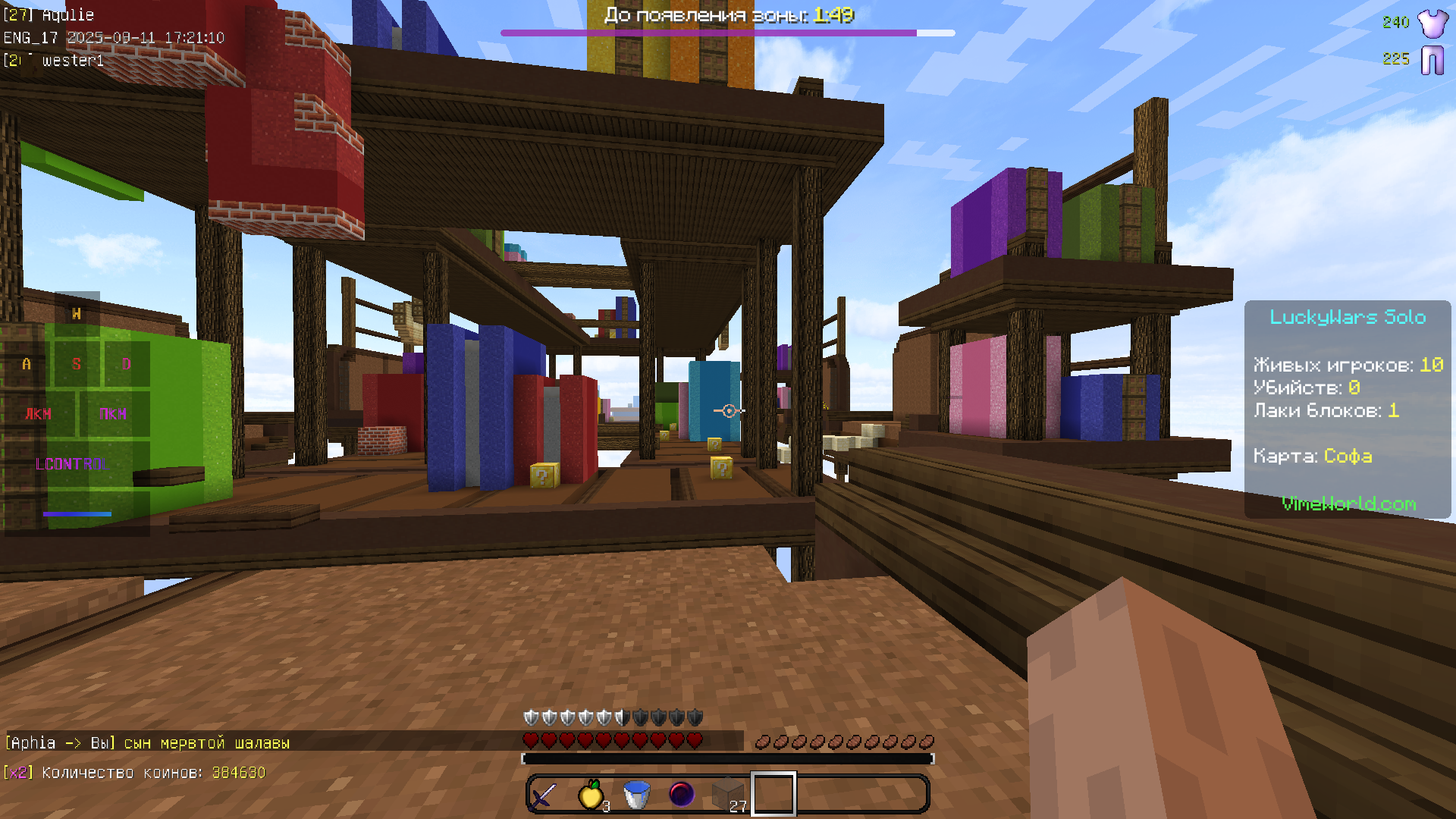Open the VimeWorld.com link on the scoreboard
The image size is (1456, 819).
(1348, 504)
